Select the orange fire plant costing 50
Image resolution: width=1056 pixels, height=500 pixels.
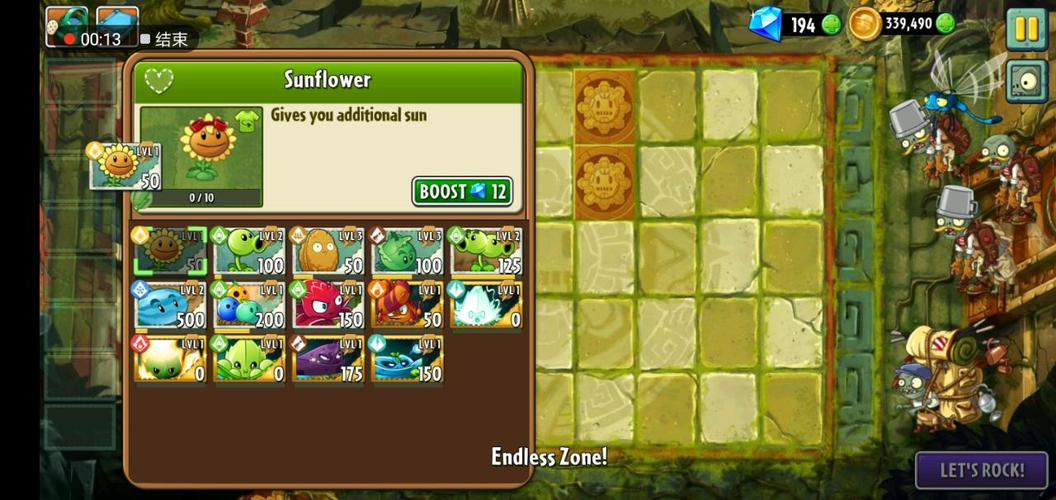coord(408,306)
